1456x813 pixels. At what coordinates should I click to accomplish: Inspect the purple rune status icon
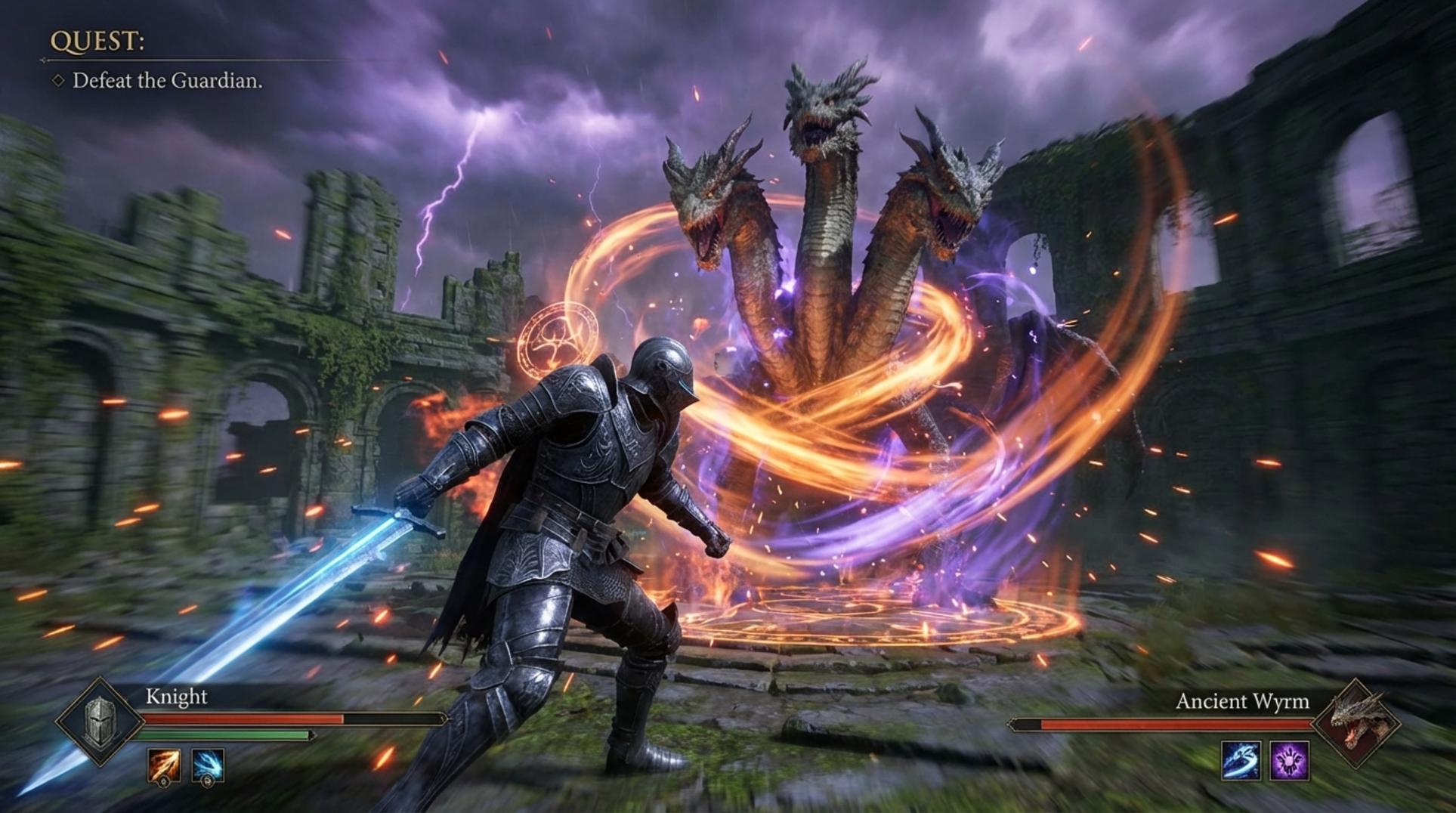(x=1289, y=760)
